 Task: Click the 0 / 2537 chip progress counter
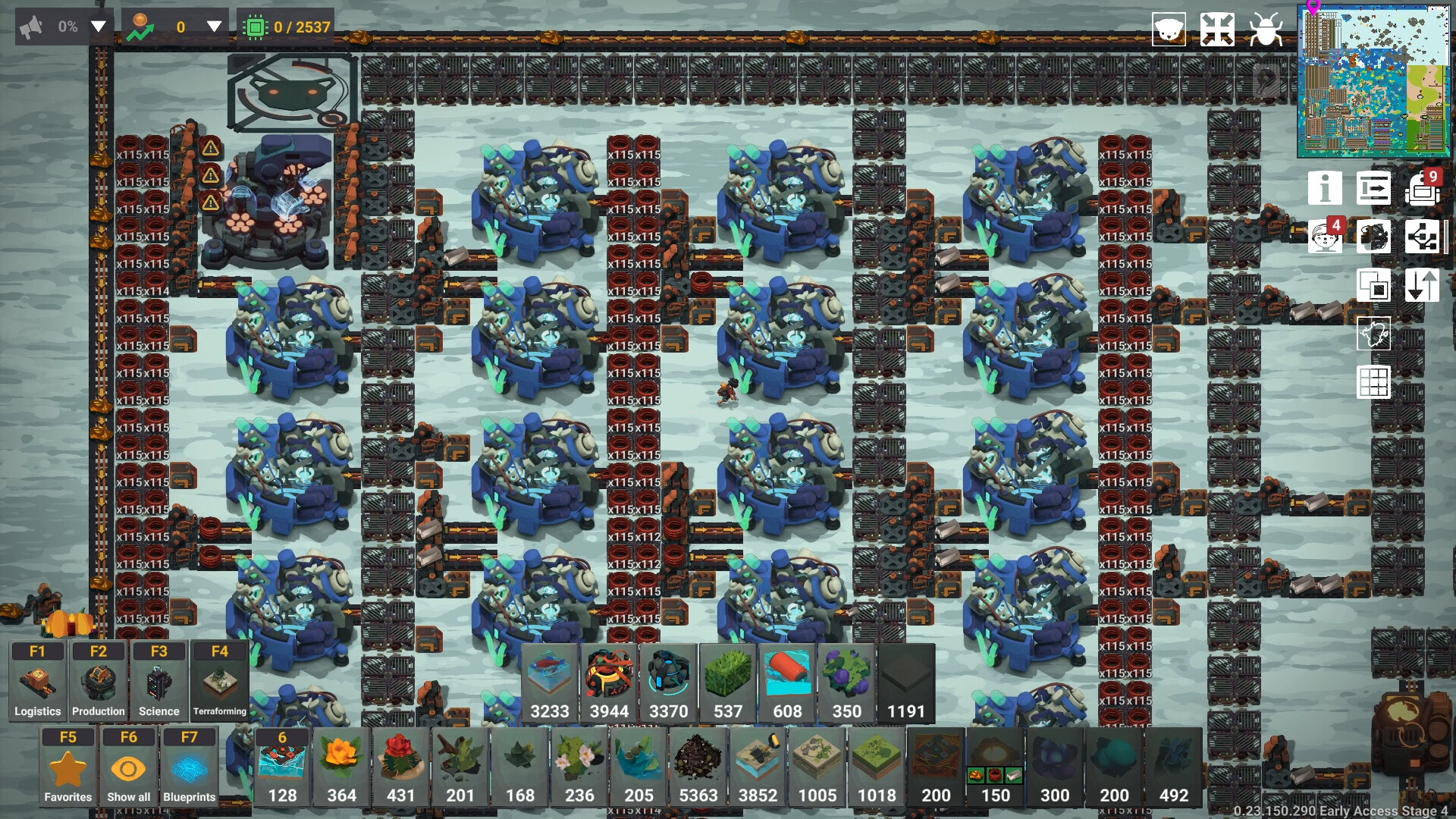click(285, 25)
